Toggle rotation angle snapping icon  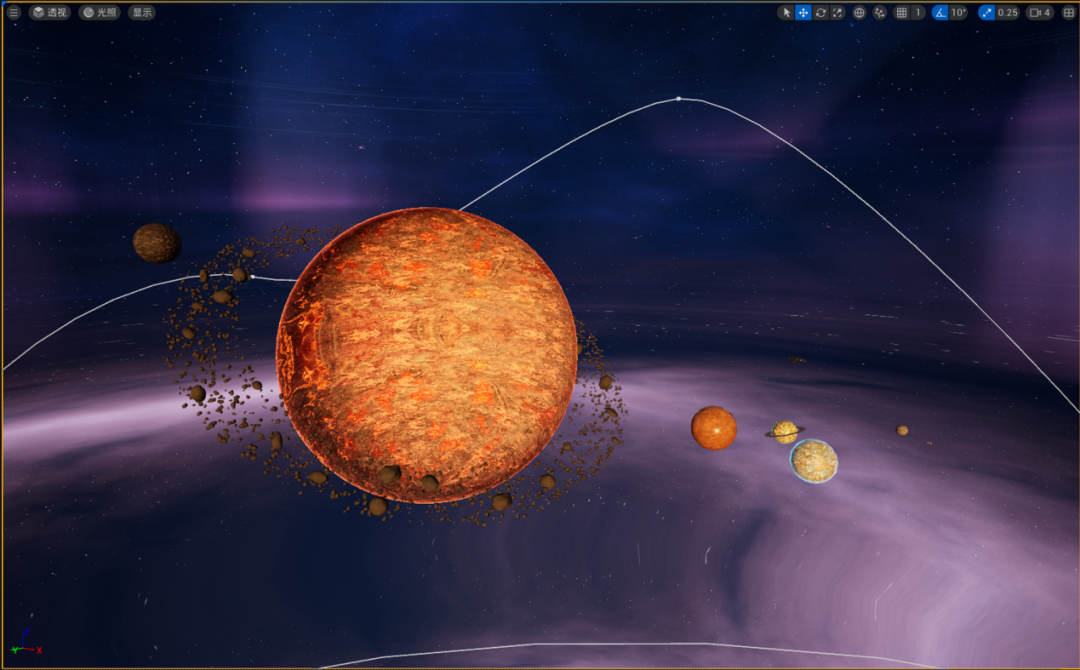pos(940,13)
